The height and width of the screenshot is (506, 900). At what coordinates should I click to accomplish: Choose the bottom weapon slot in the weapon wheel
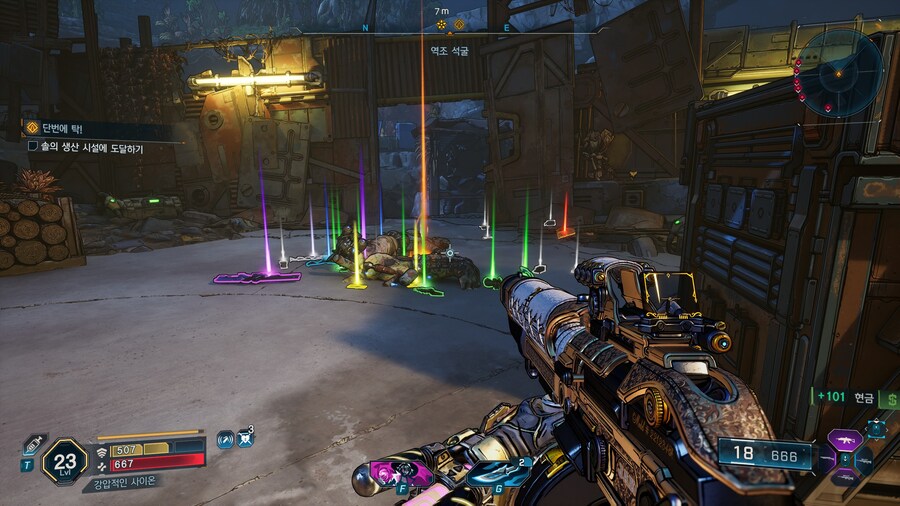click(x=843, y=478)
